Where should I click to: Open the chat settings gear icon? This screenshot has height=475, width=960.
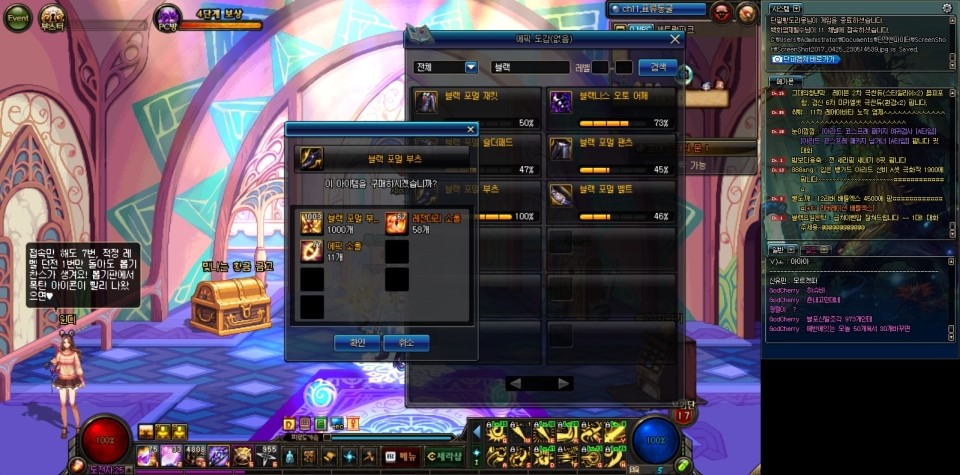(x=946, y=8)
